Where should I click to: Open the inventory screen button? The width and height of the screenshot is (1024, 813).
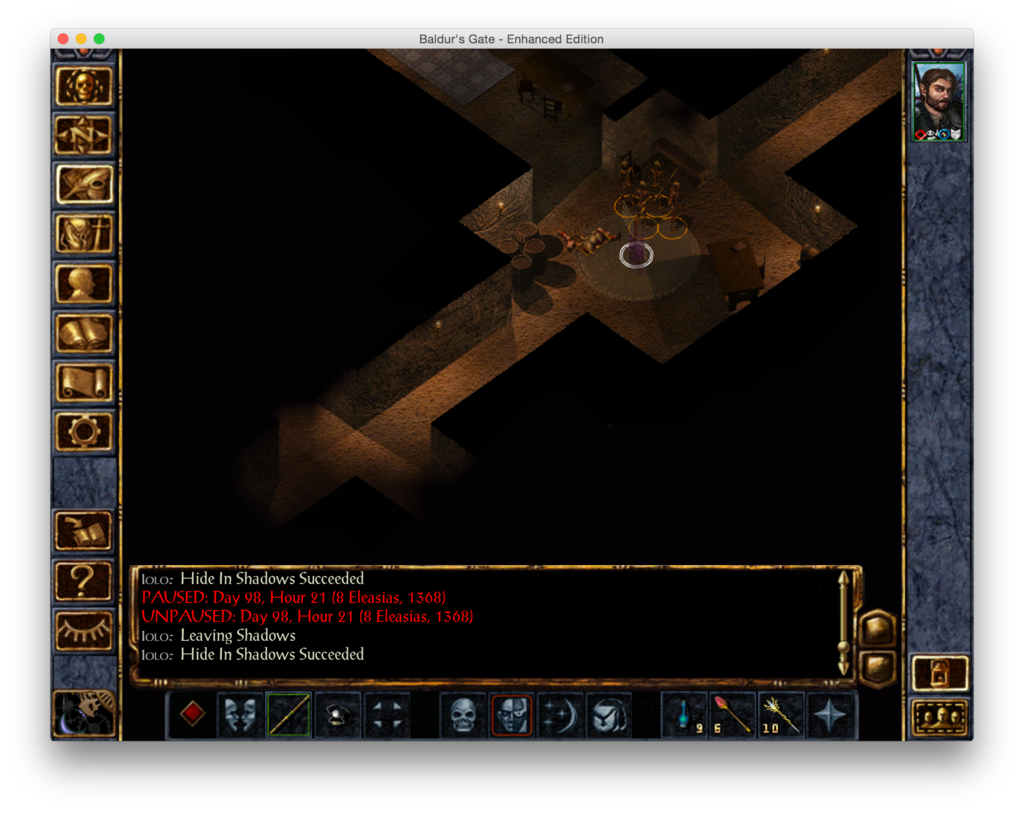tap(84, 235)
